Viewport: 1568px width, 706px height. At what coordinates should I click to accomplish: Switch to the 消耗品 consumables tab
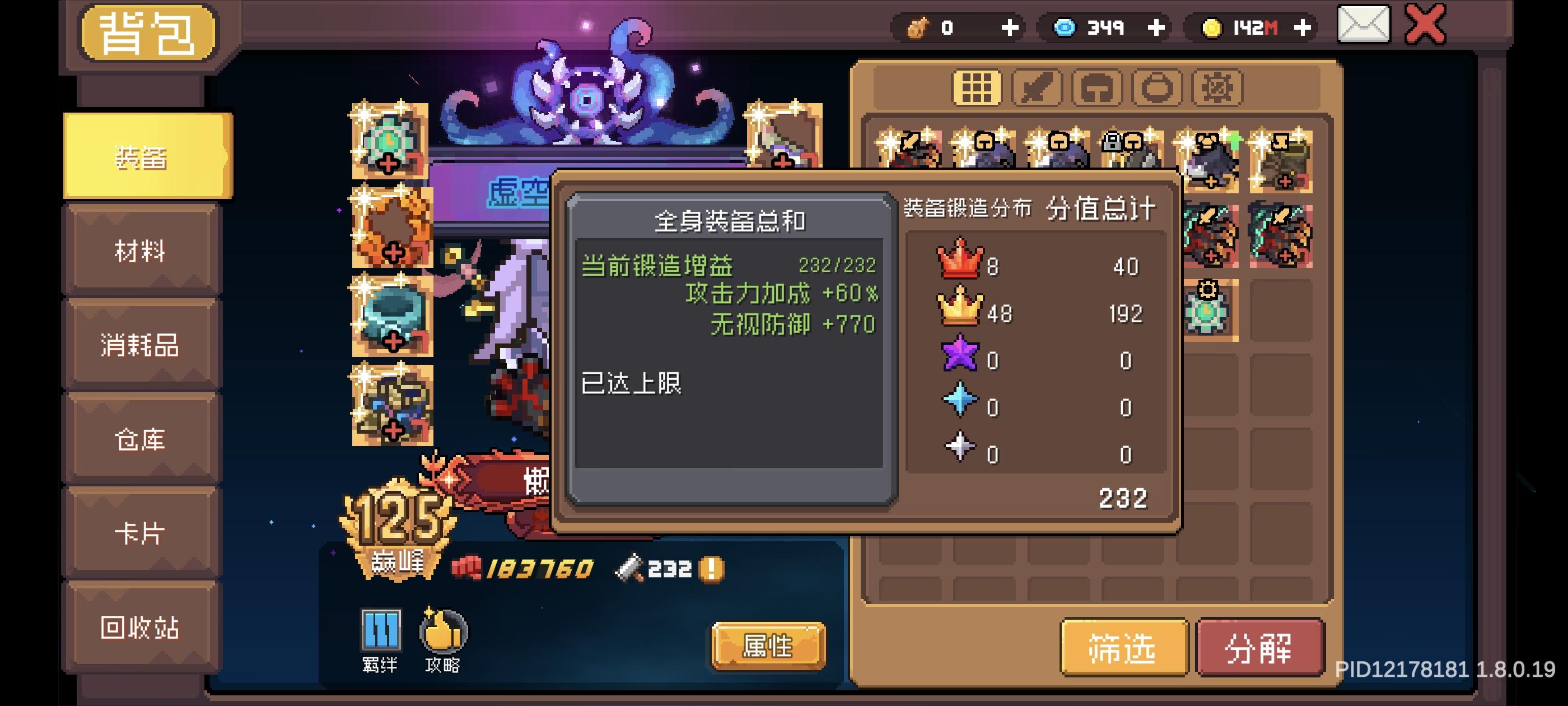(141, 346)
